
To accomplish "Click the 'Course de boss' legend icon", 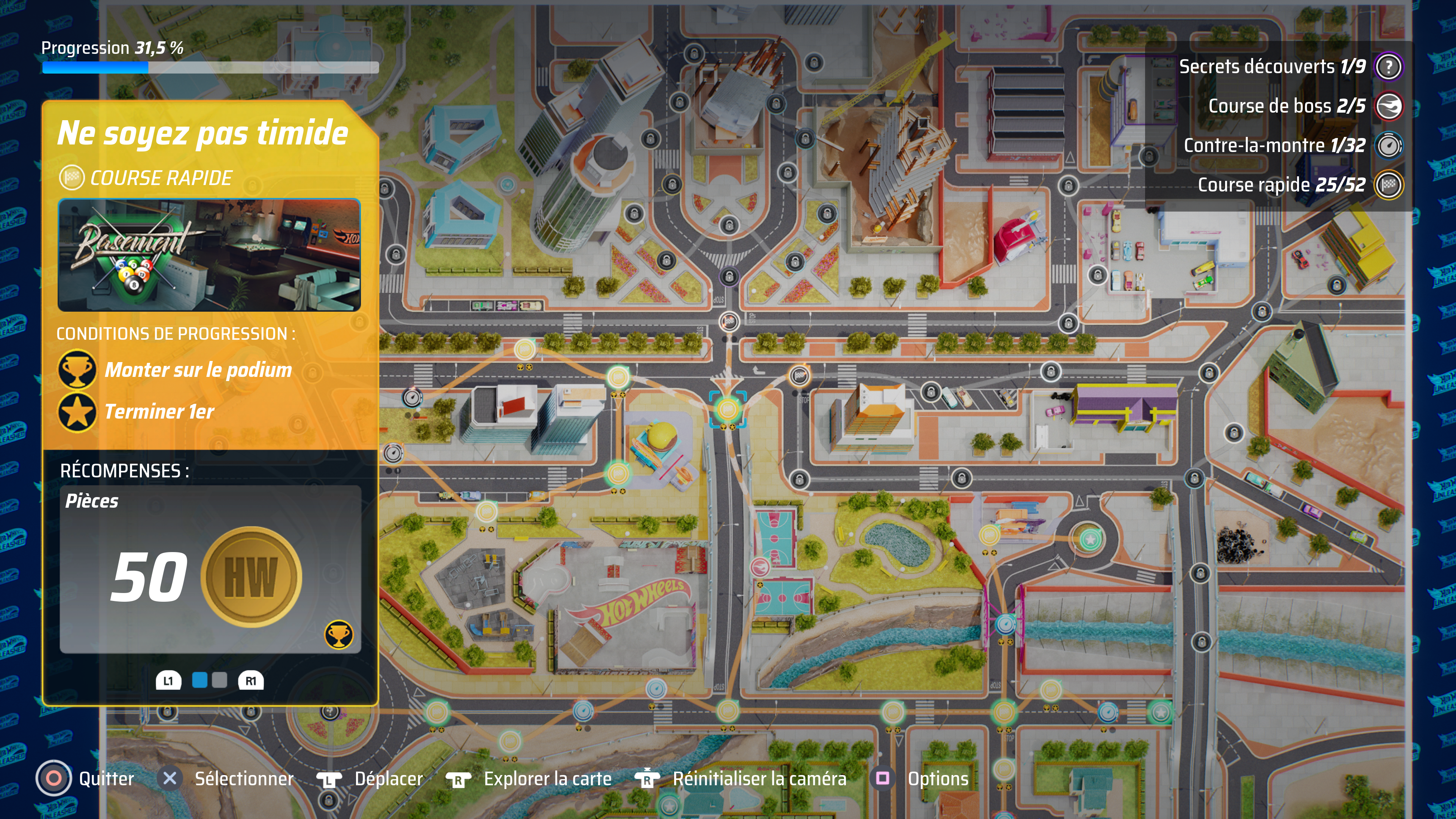I will pyautogui.click(x=1388, y=106).
